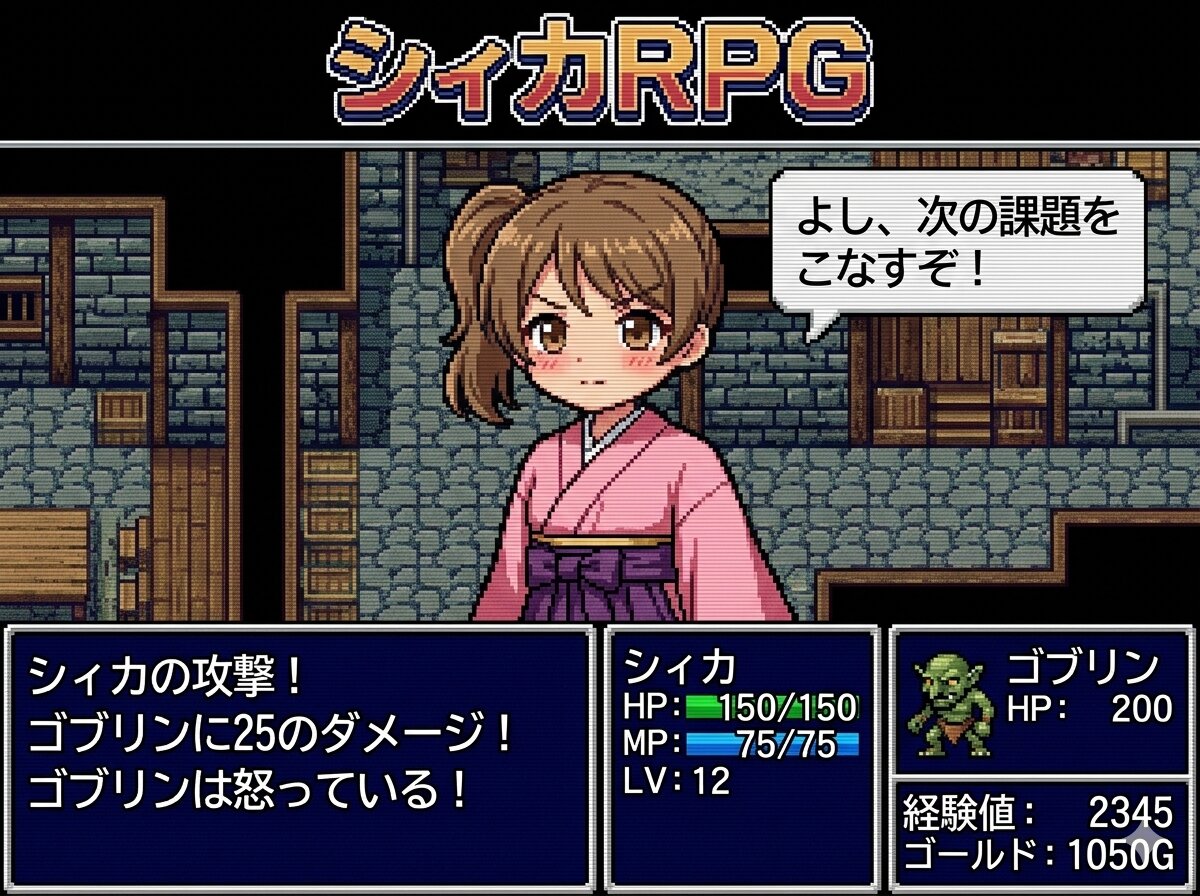
Task: Open the シィカ party status panel
Action: (x=741, y=756)
